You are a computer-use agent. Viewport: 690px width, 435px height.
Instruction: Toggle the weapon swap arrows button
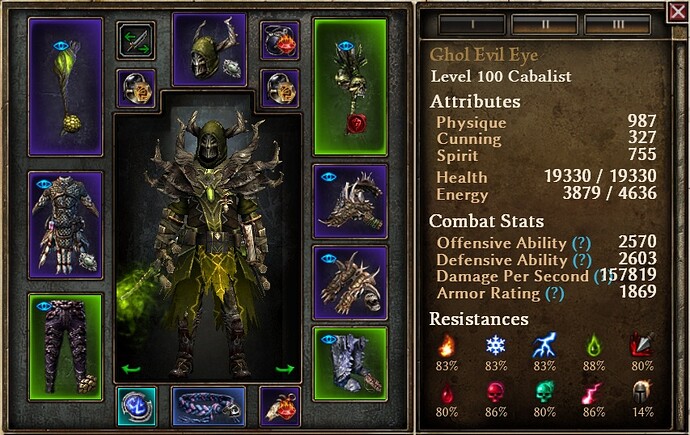click(135, 41)
